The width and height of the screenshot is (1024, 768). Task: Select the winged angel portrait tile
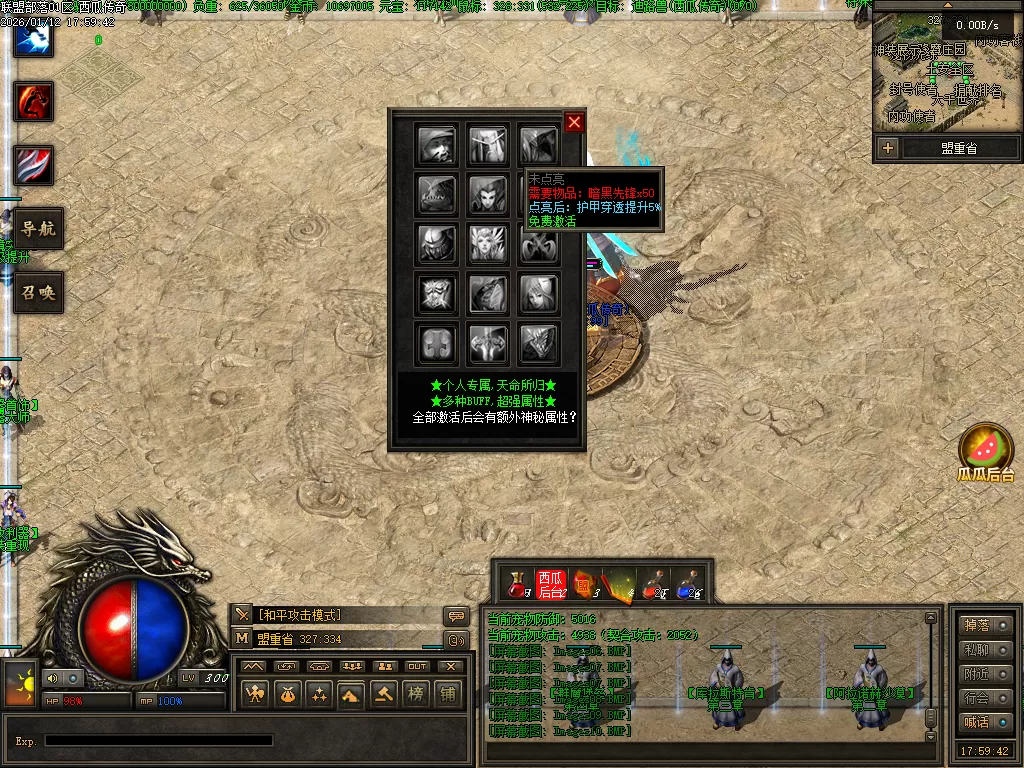coord(488,243)
